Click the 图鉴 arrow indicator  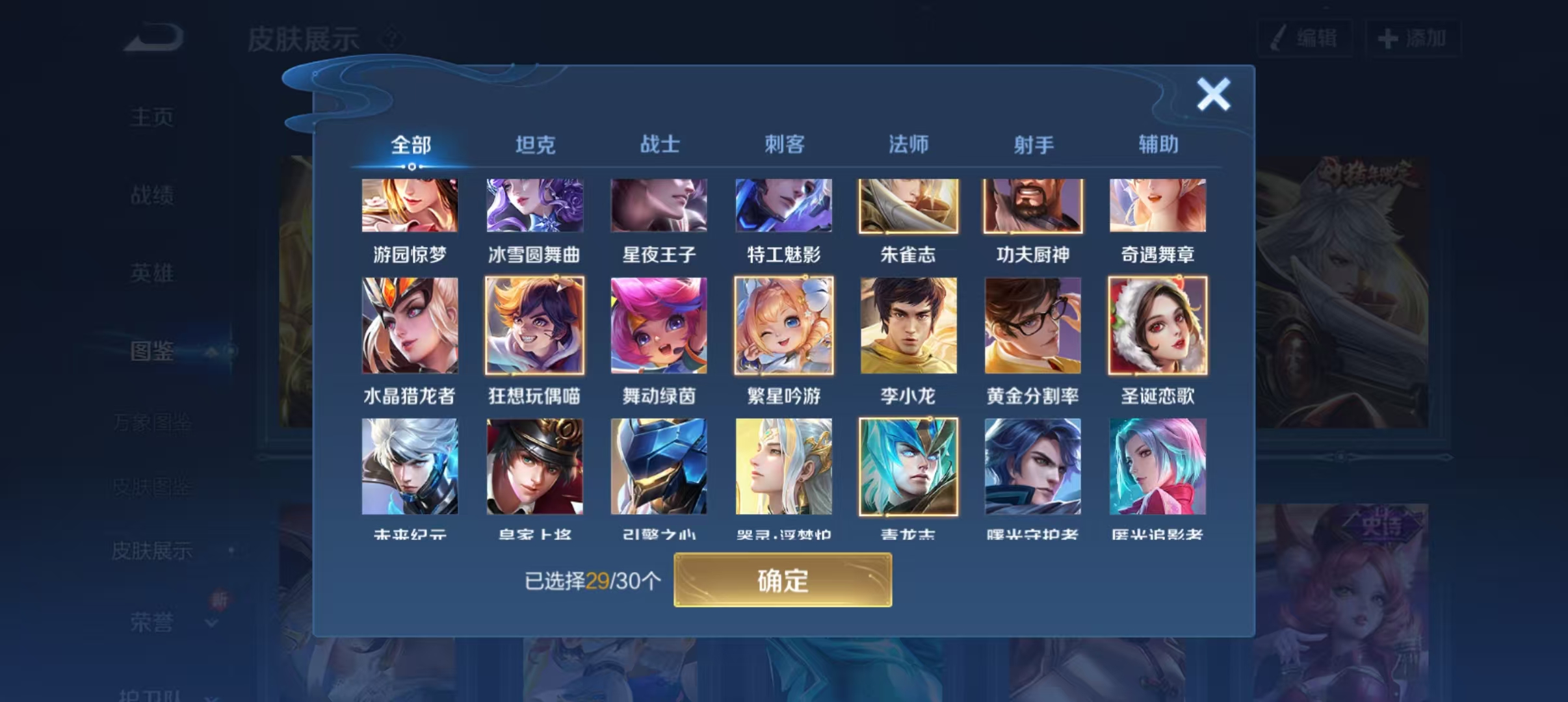(x=212, y=351)
